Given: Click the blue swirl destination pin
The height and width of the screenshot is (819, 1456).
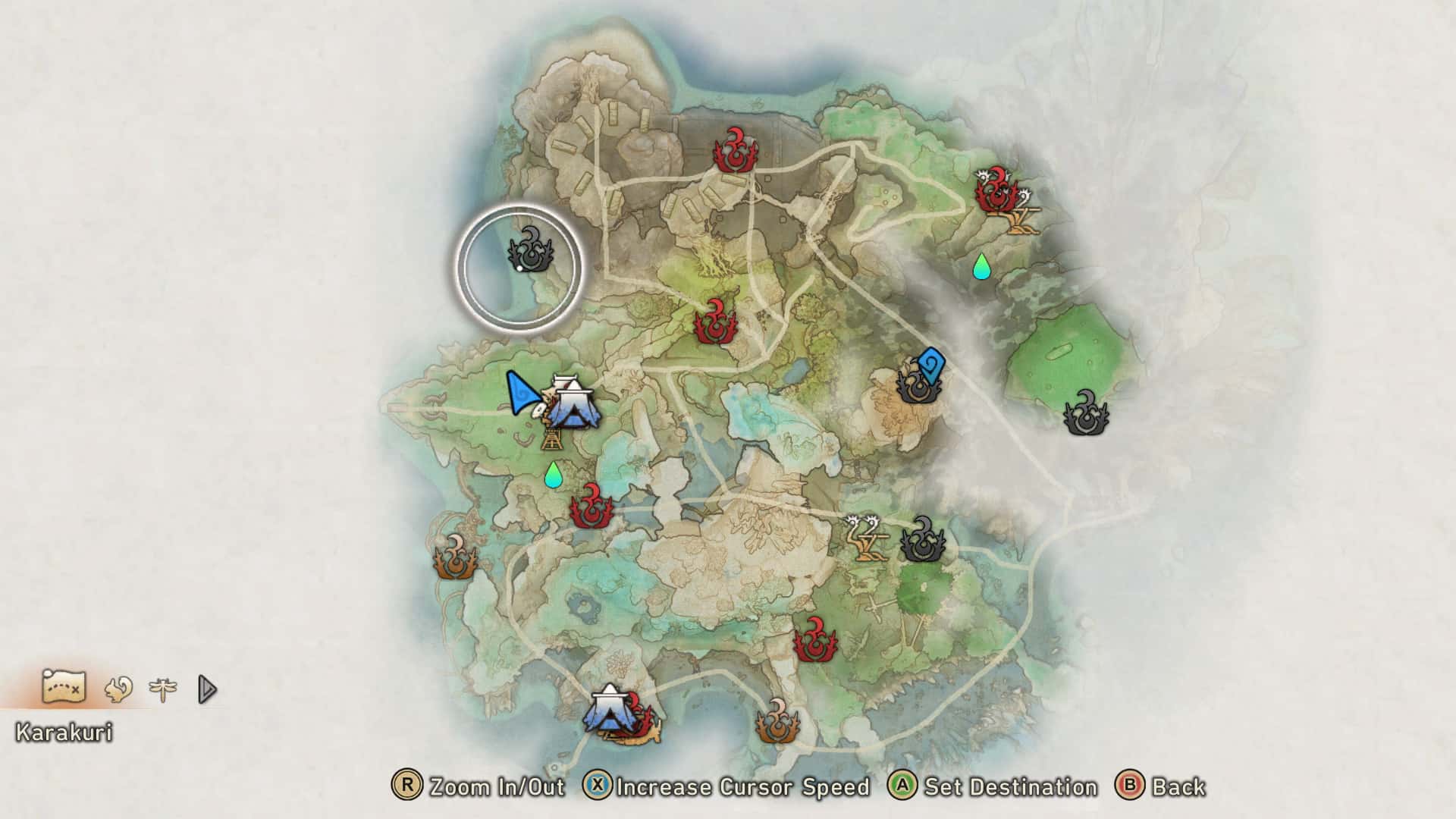Looking at the screenshot, I should coord(930,366).
